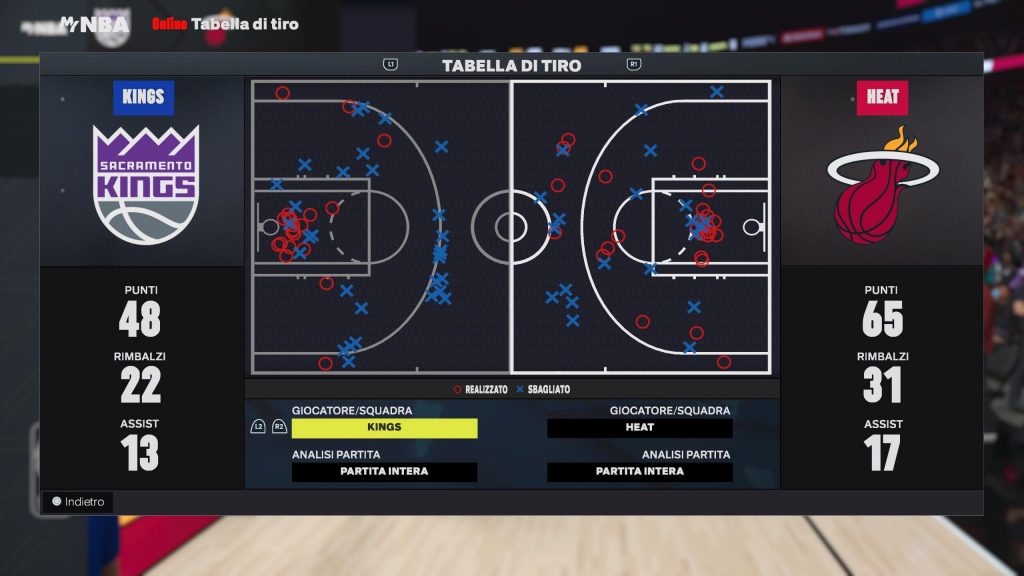Select the blue Kings name badge
Image resolution: width=1024 pixels, height=576 pixels.
[x=144, y=98]
